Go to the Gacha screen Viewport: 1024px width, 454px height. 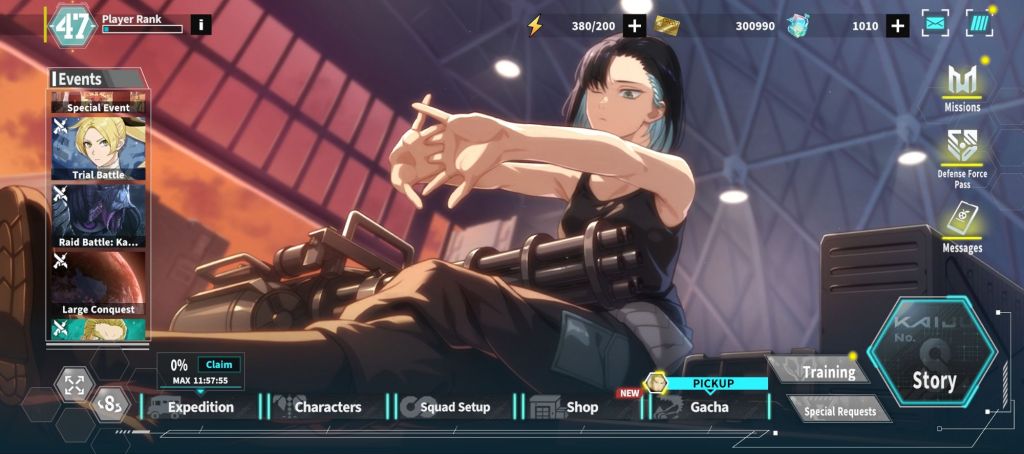point(708,407)
